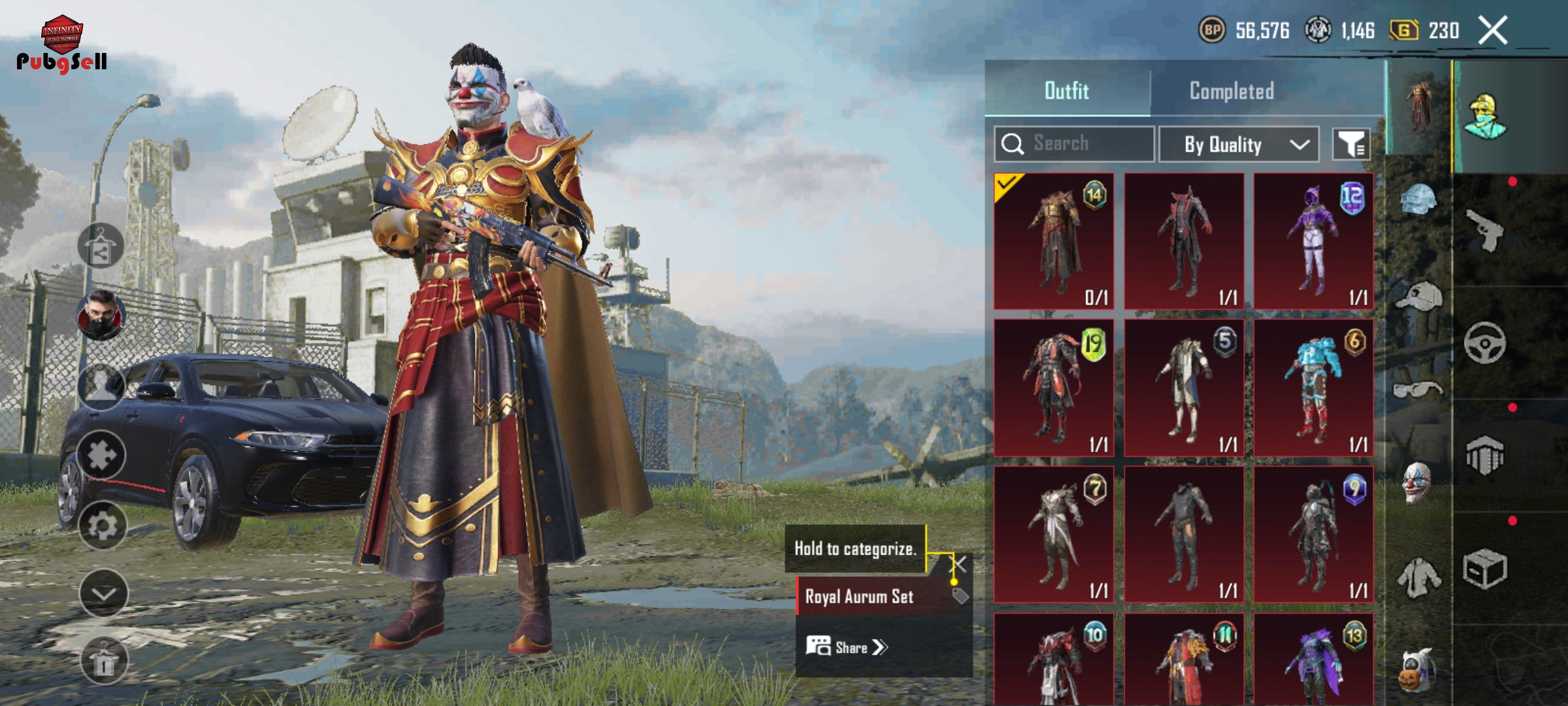1568x706 pixels.
Task: Pick the outfit tile numbered 19
Action: pyautogui.click(x=1054, y=388)
